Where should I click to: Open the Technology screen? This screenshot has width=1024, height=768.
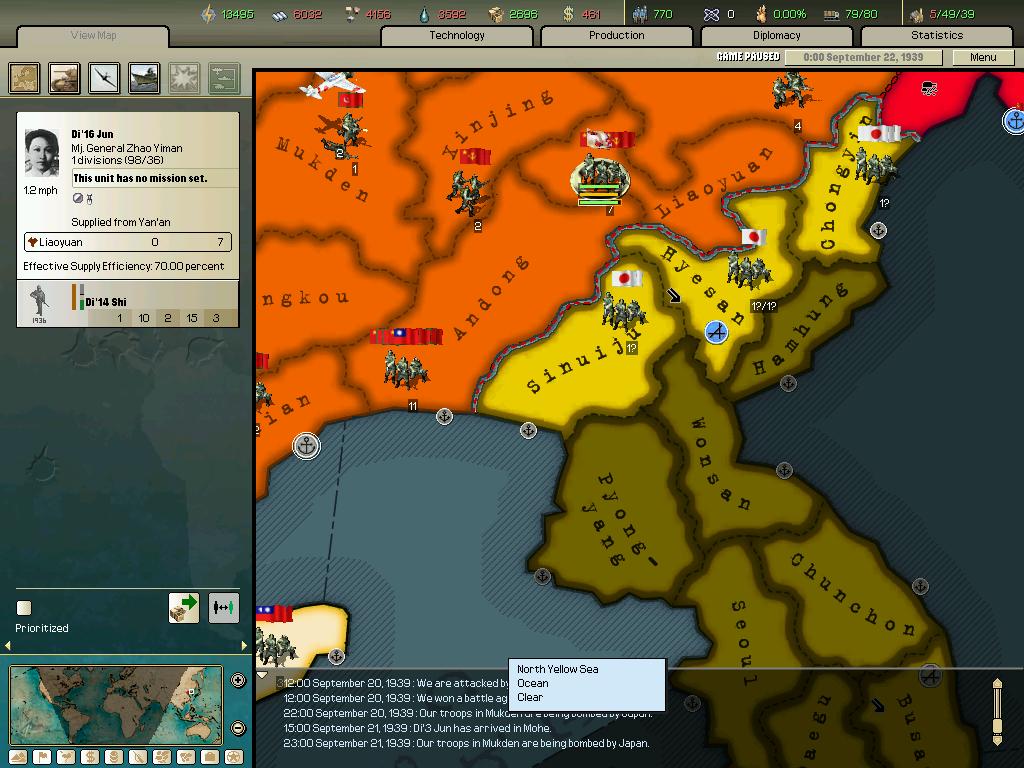(457, 36)
